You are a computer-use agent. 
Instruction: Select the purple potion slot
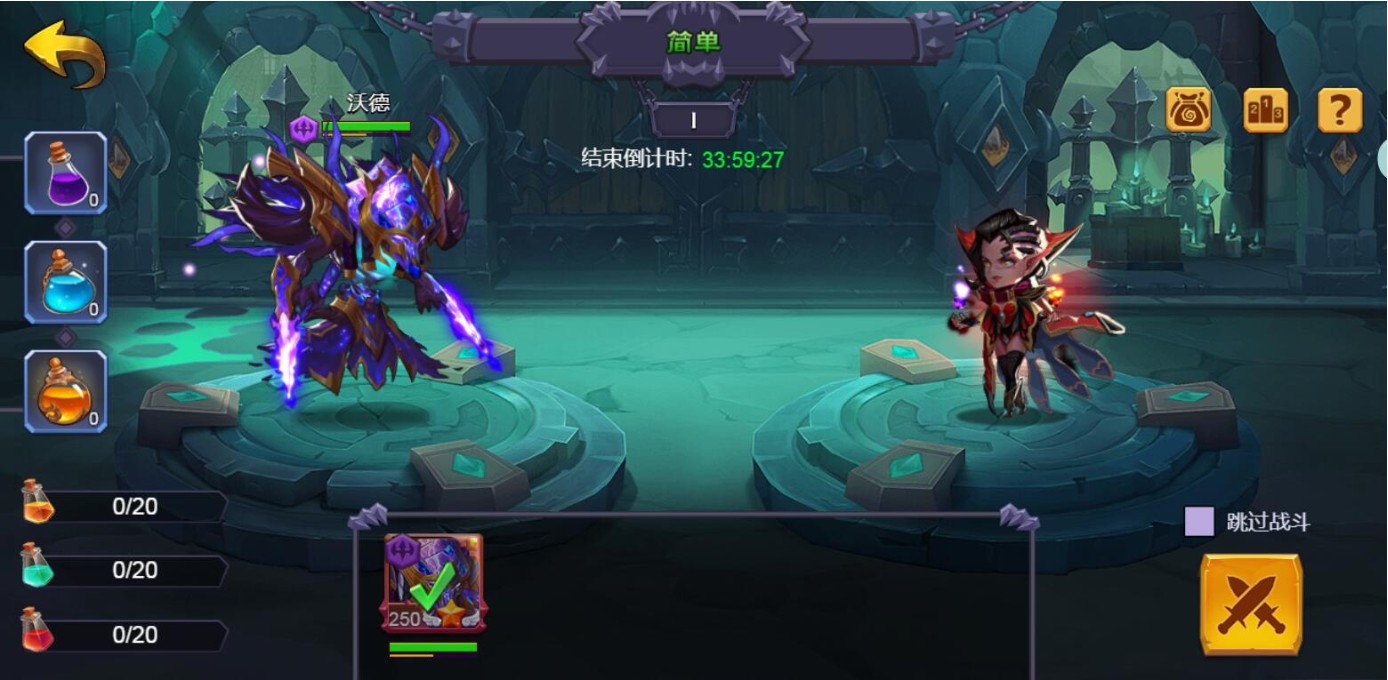tap(66, 172)
